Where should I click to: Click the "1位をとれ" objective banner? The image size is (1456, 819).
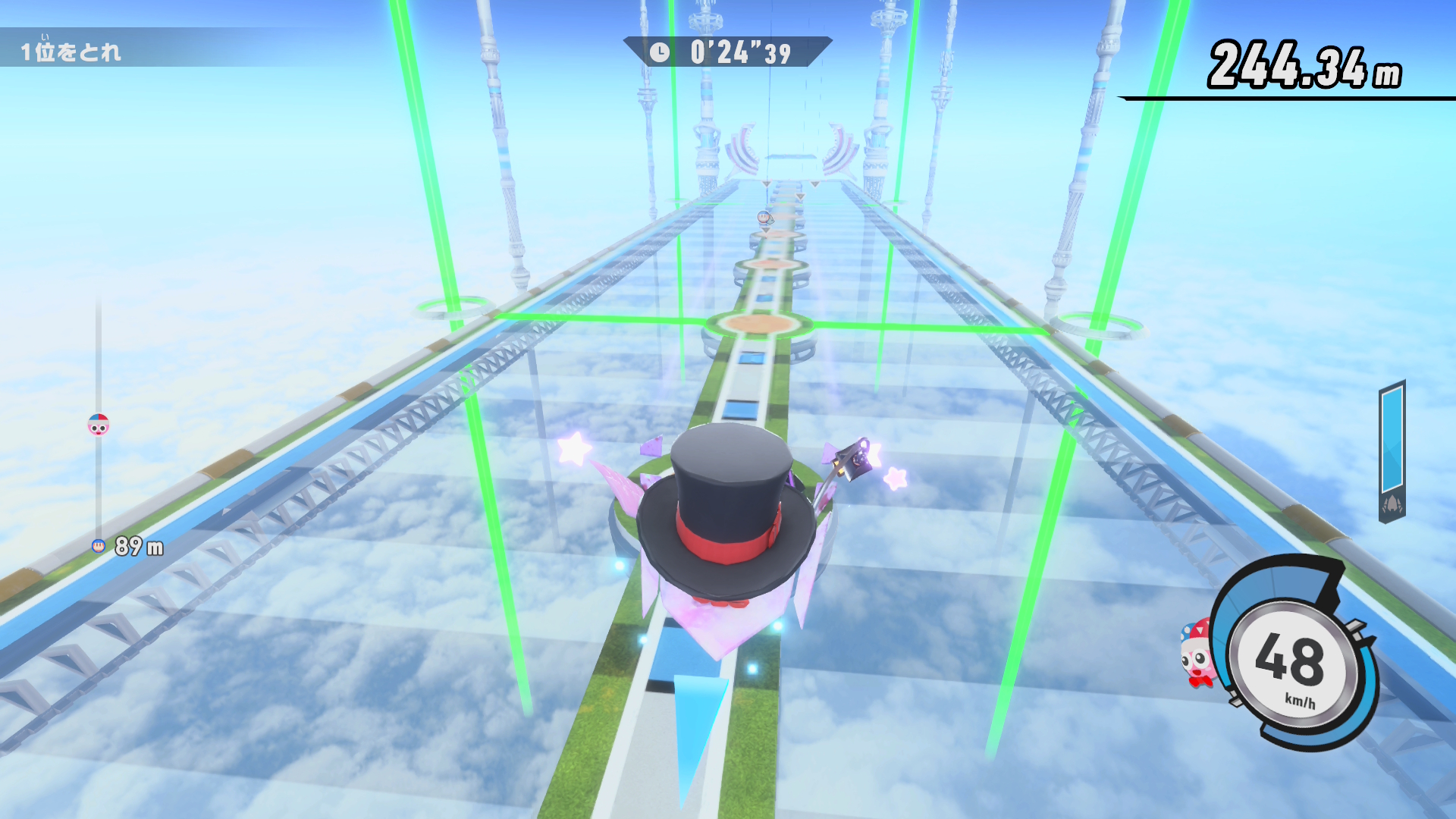pyautogui.click(x=71, y=51)
